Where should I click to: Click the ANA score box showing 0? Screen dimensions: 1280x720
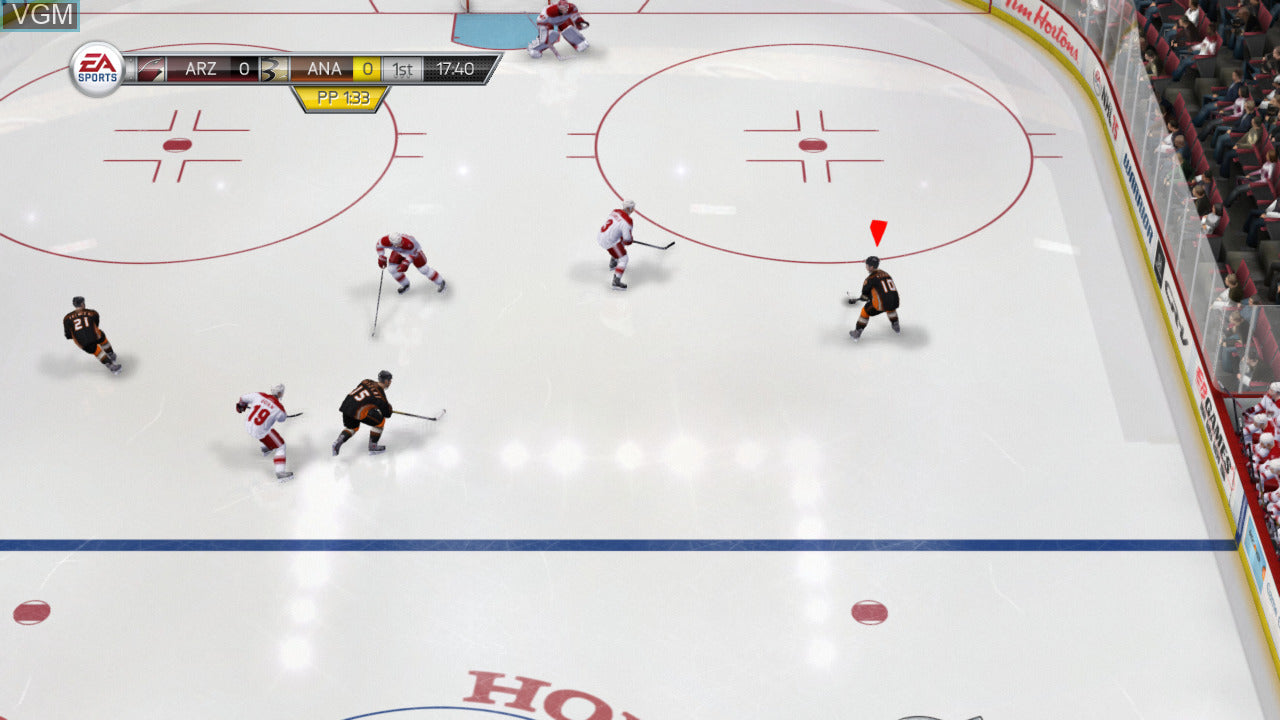(x=365, y=69)
